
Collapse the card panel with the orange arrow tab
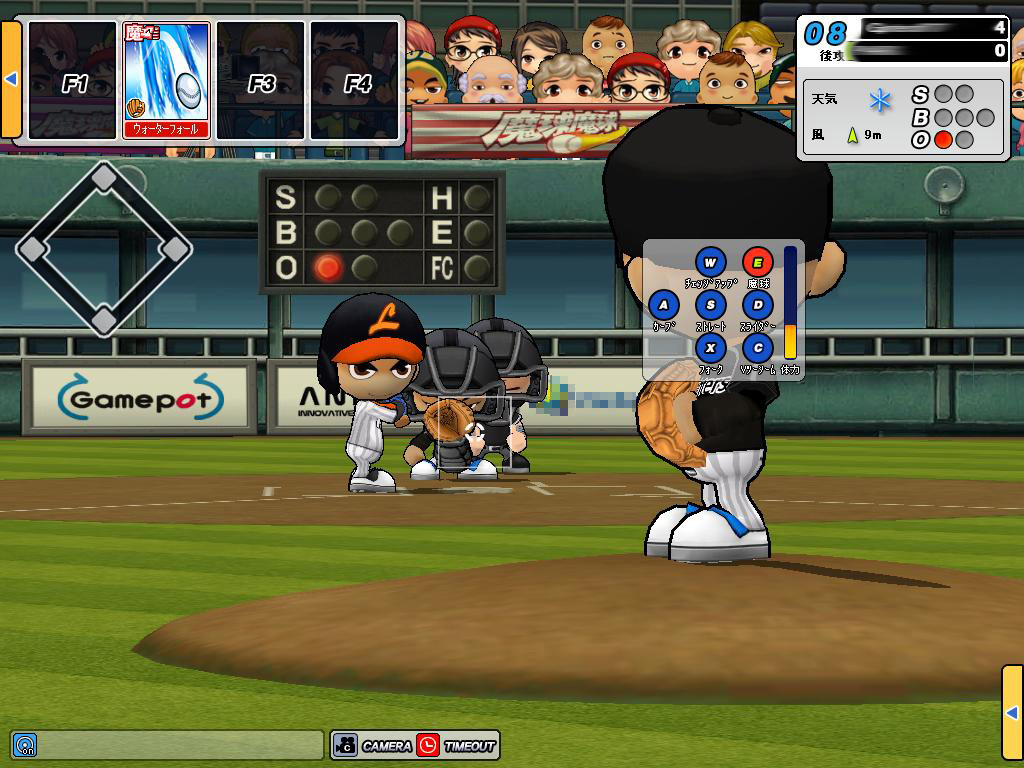point(11,79)
